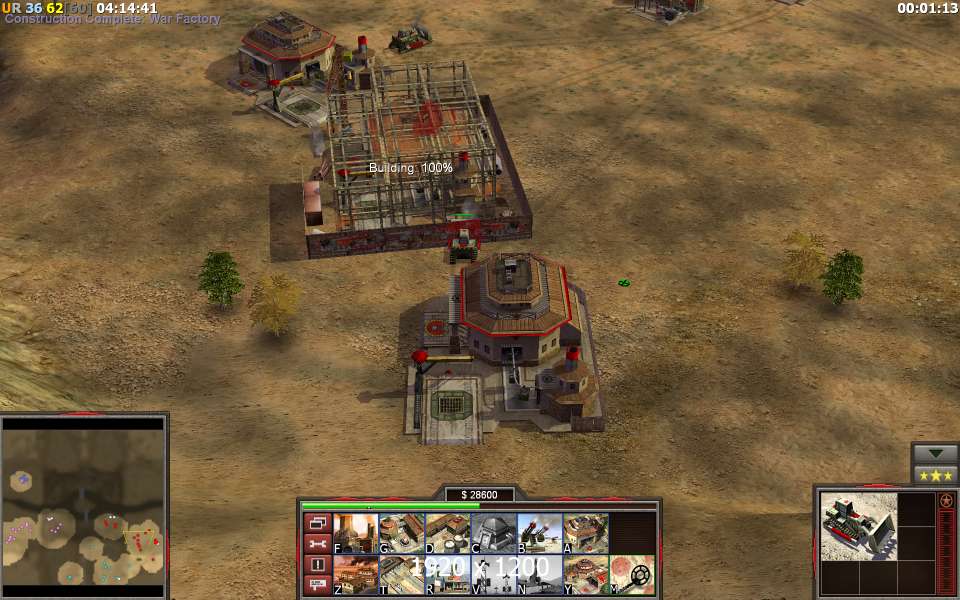
Task: Click the down arrow button above the stars
Action: pyautogui.click(x=935, y=453)
